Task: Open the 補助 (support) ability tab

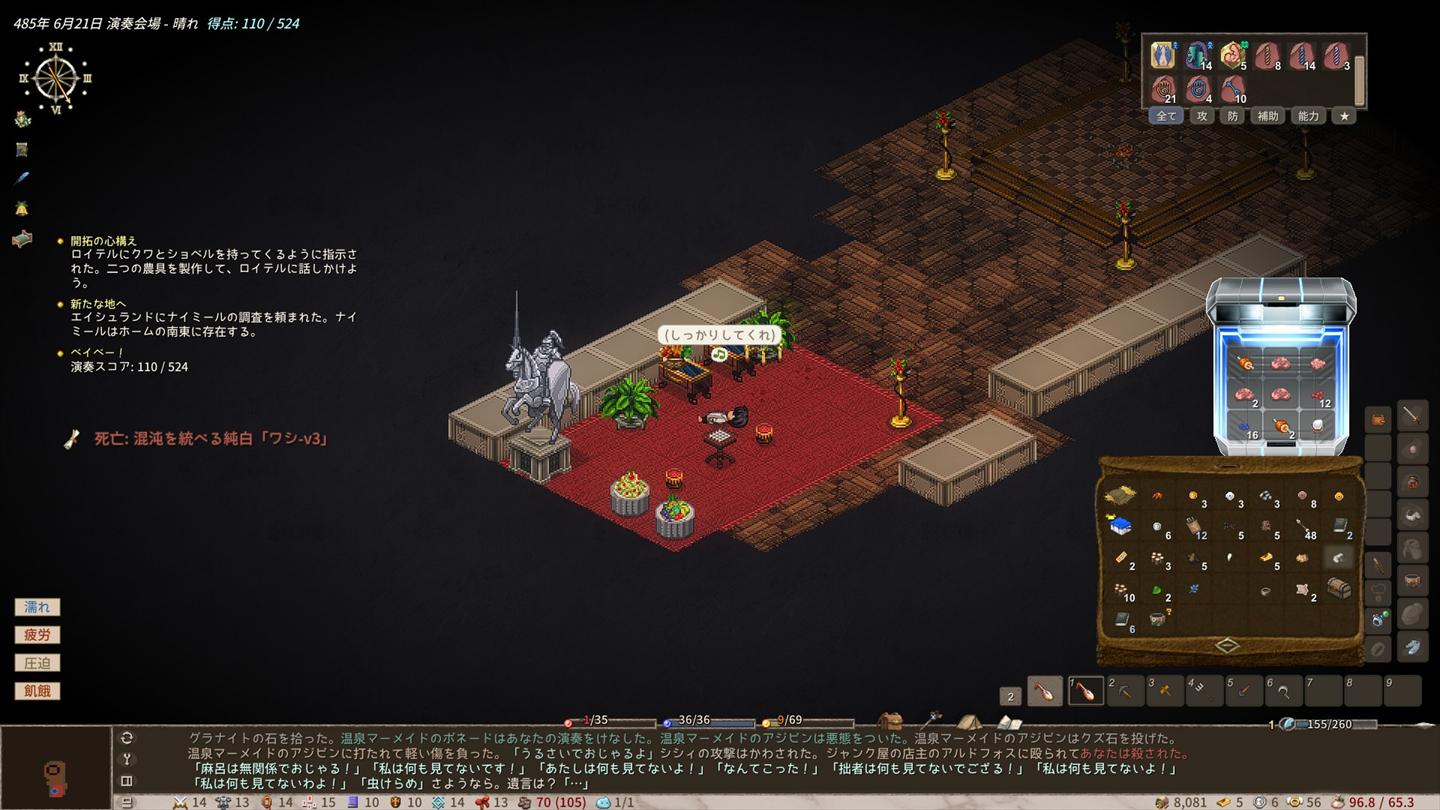Action: [x=1268, y=116]
